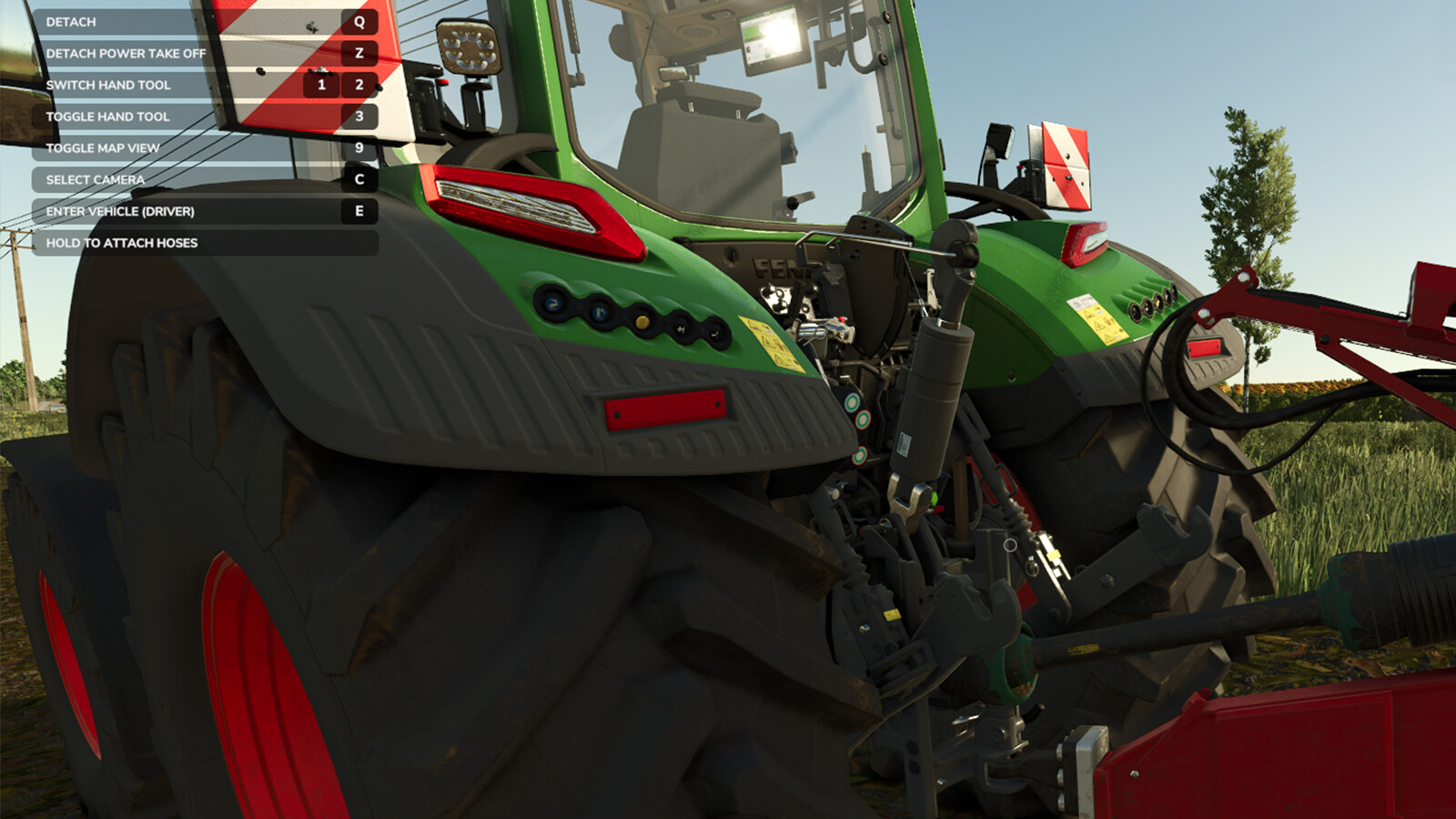The height and width of the screenshot is (819, 1456).
Task: Click the C key badge for camera
Action: pos(359,179)
